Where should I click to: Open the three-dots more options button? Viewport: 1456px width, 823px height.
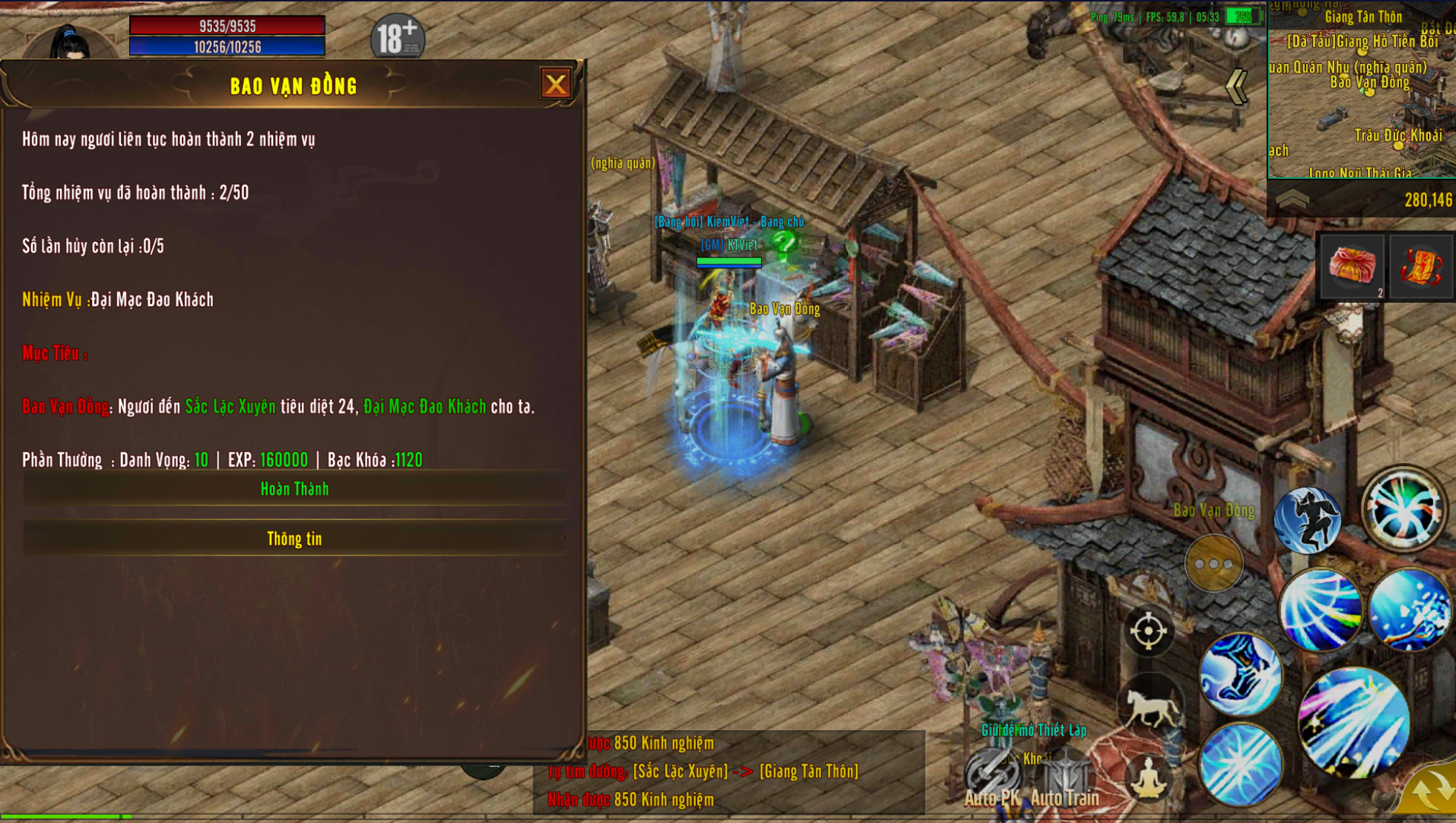point(1213,564)
